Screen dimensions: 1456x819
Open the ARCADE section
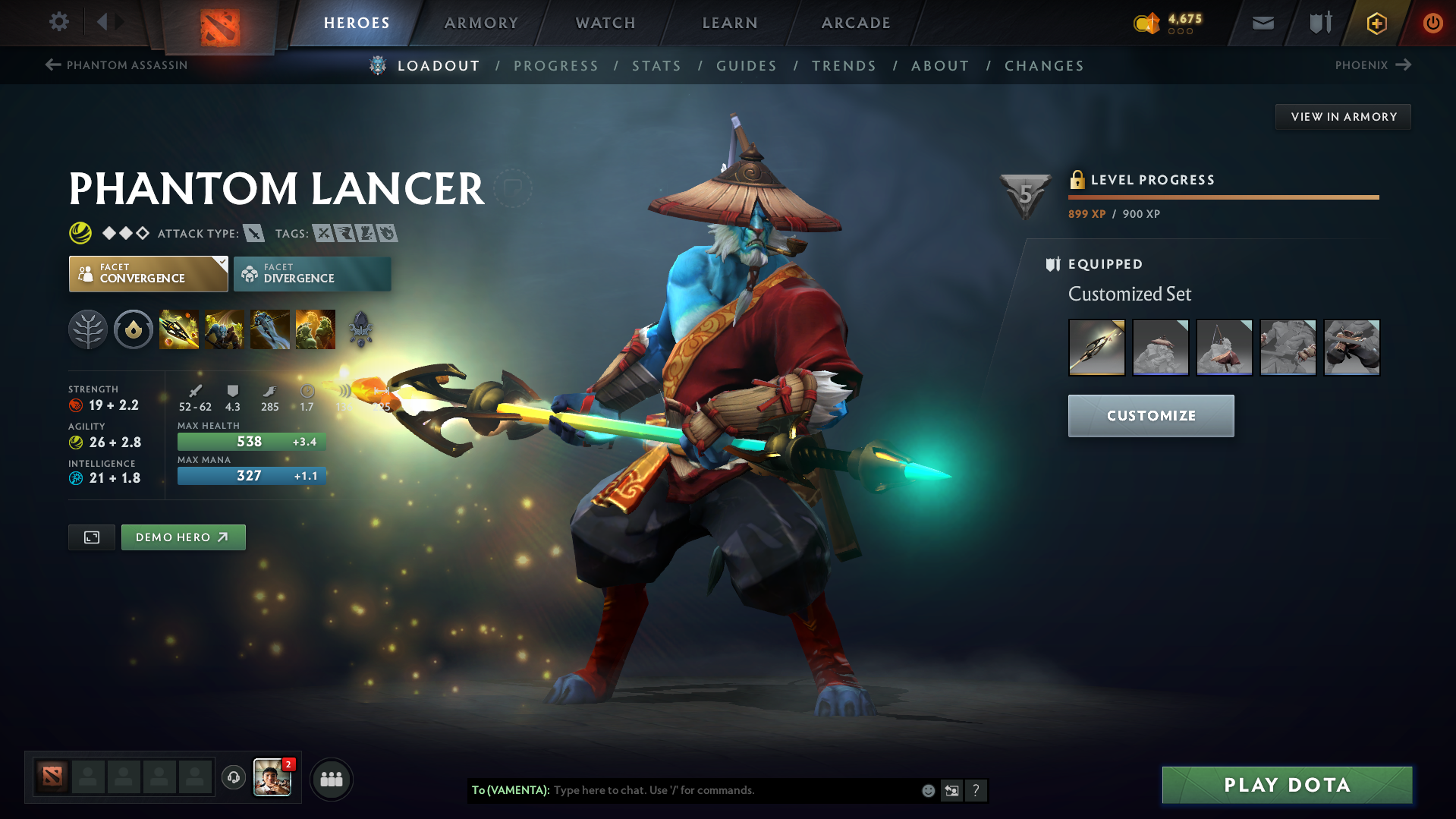tap(855, 23)
